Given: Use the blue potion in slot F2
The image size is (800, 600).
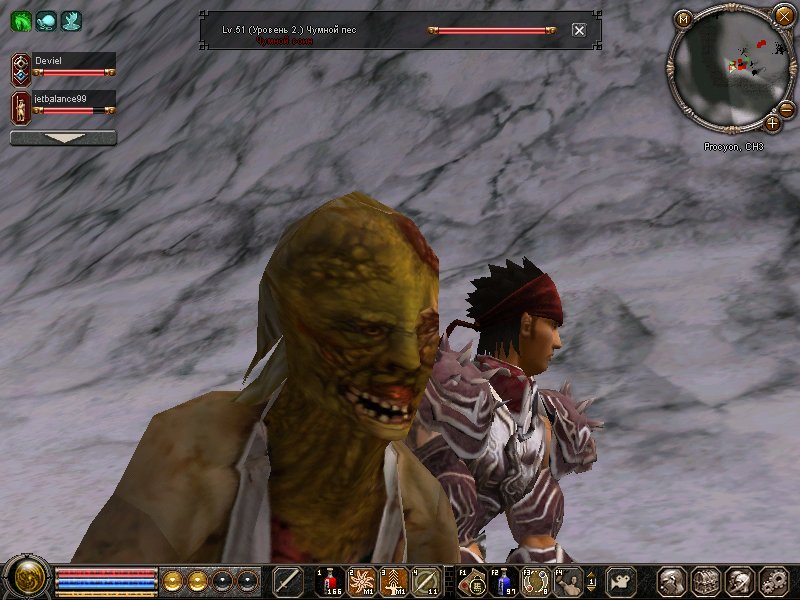Looking at the screenshot, I should pyautogui.click(x=505, y=581).
